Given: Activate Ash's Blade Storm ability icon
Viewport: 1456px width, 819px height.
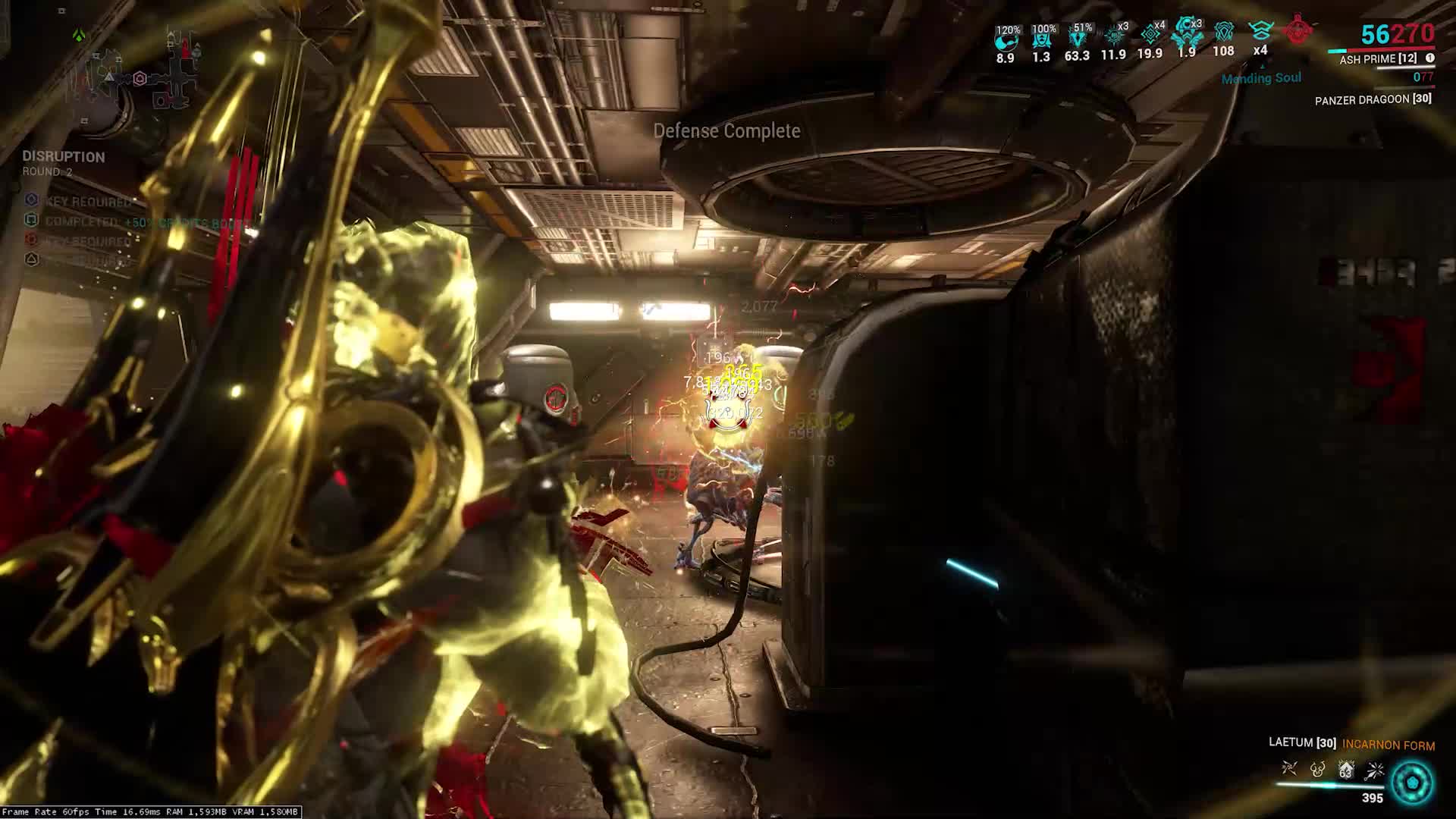Looking at the screenshot, I should (1374, 770).
